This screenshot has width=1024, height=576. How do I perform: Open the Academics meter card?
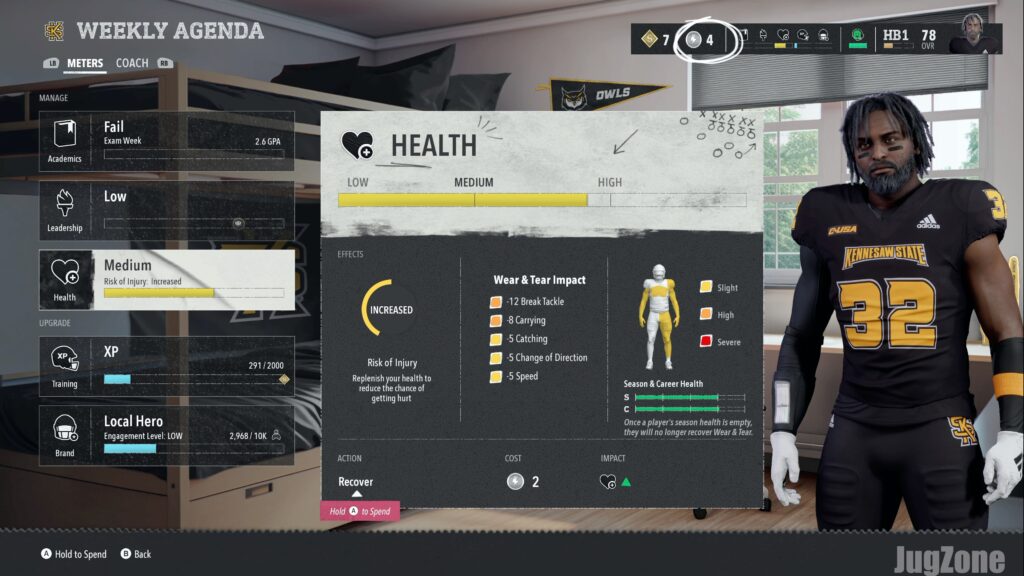click(x=167, y=141)
